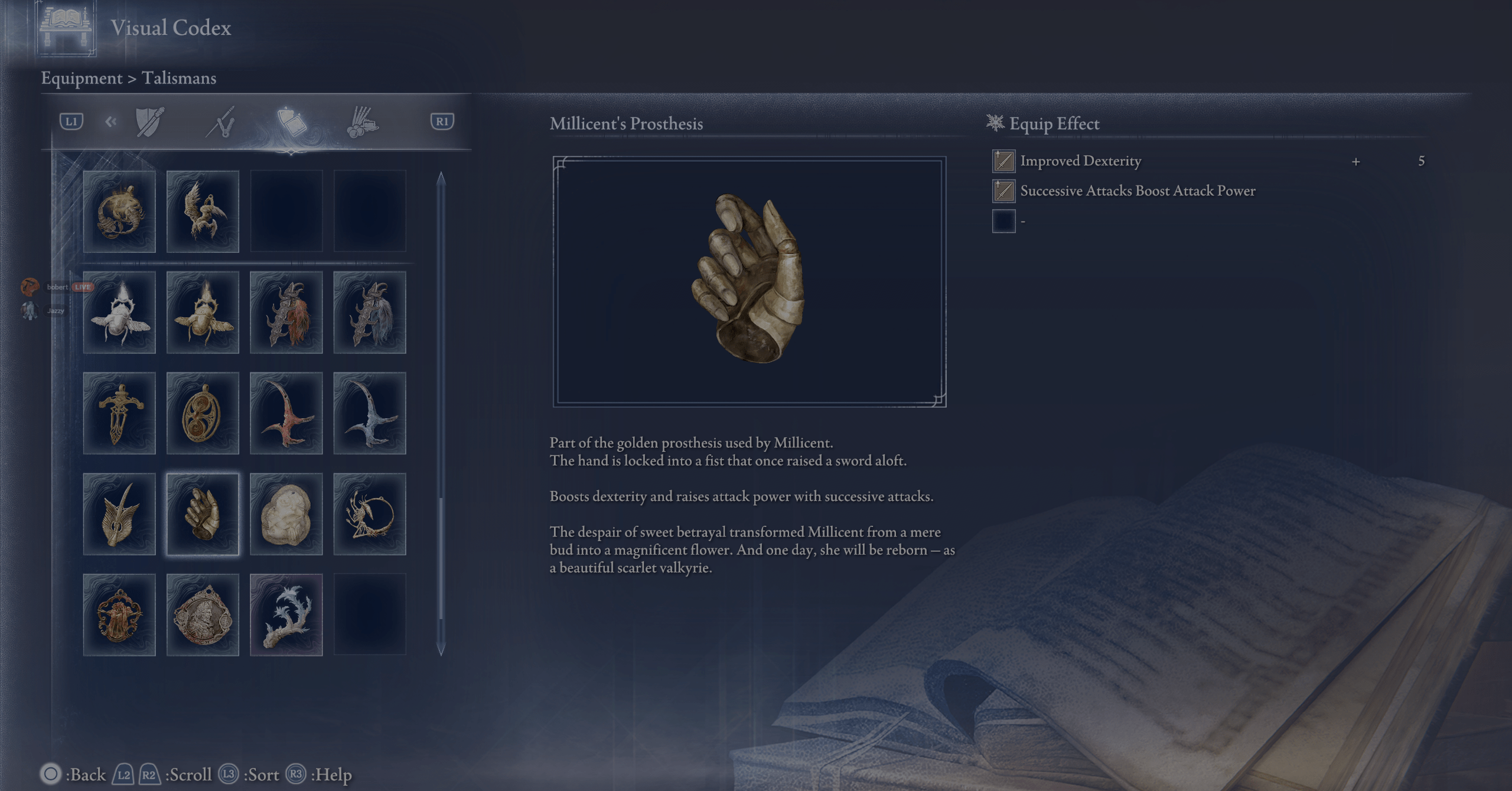Pick the gold scarab talisman
1512x791 pixels.
pyautogui.click(x=203, y=313)
